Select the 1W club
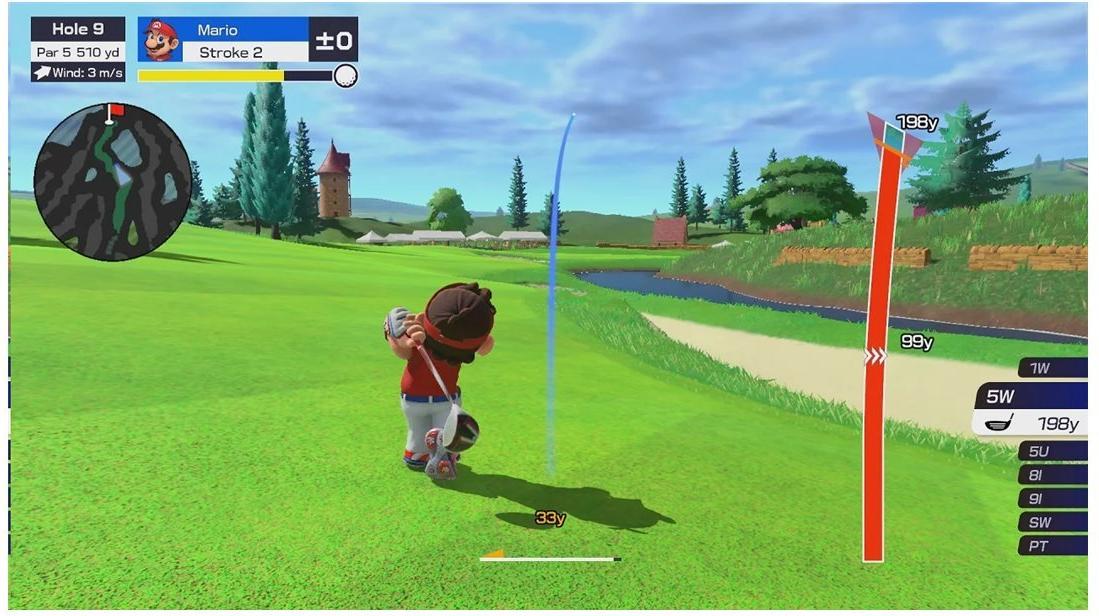1099x616 pixels. coord(1050,368)
